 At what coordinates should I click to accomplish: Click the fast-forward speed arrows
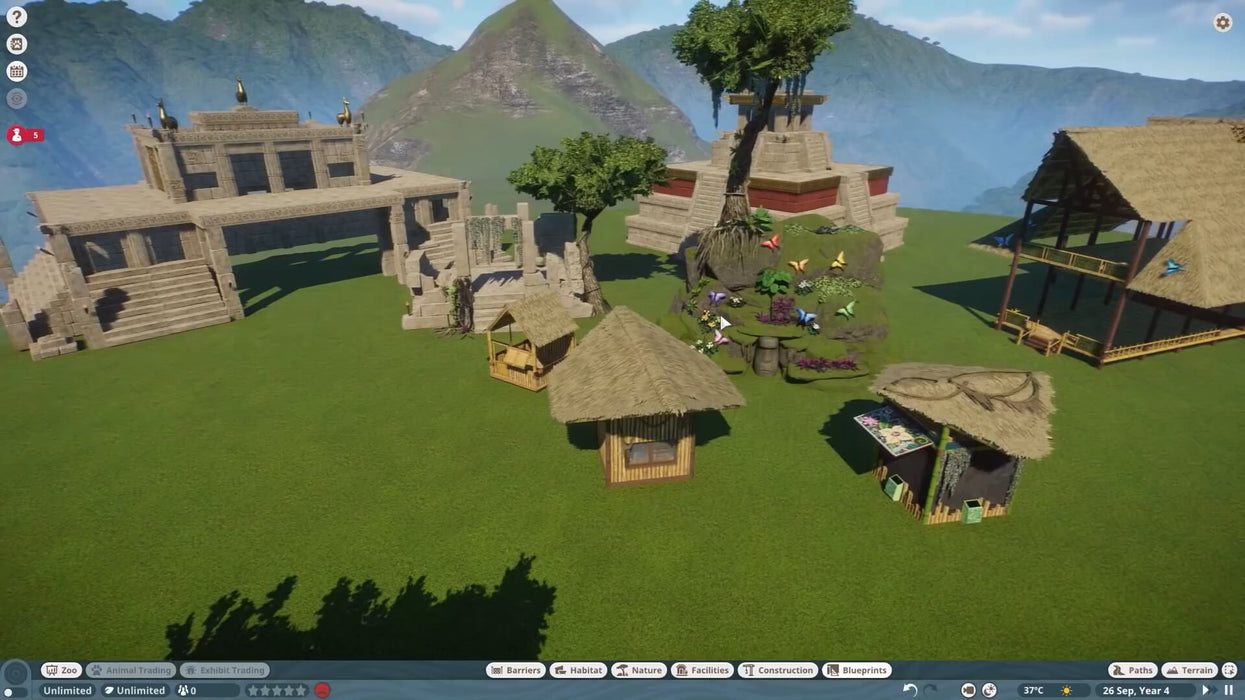point(1209,690)
